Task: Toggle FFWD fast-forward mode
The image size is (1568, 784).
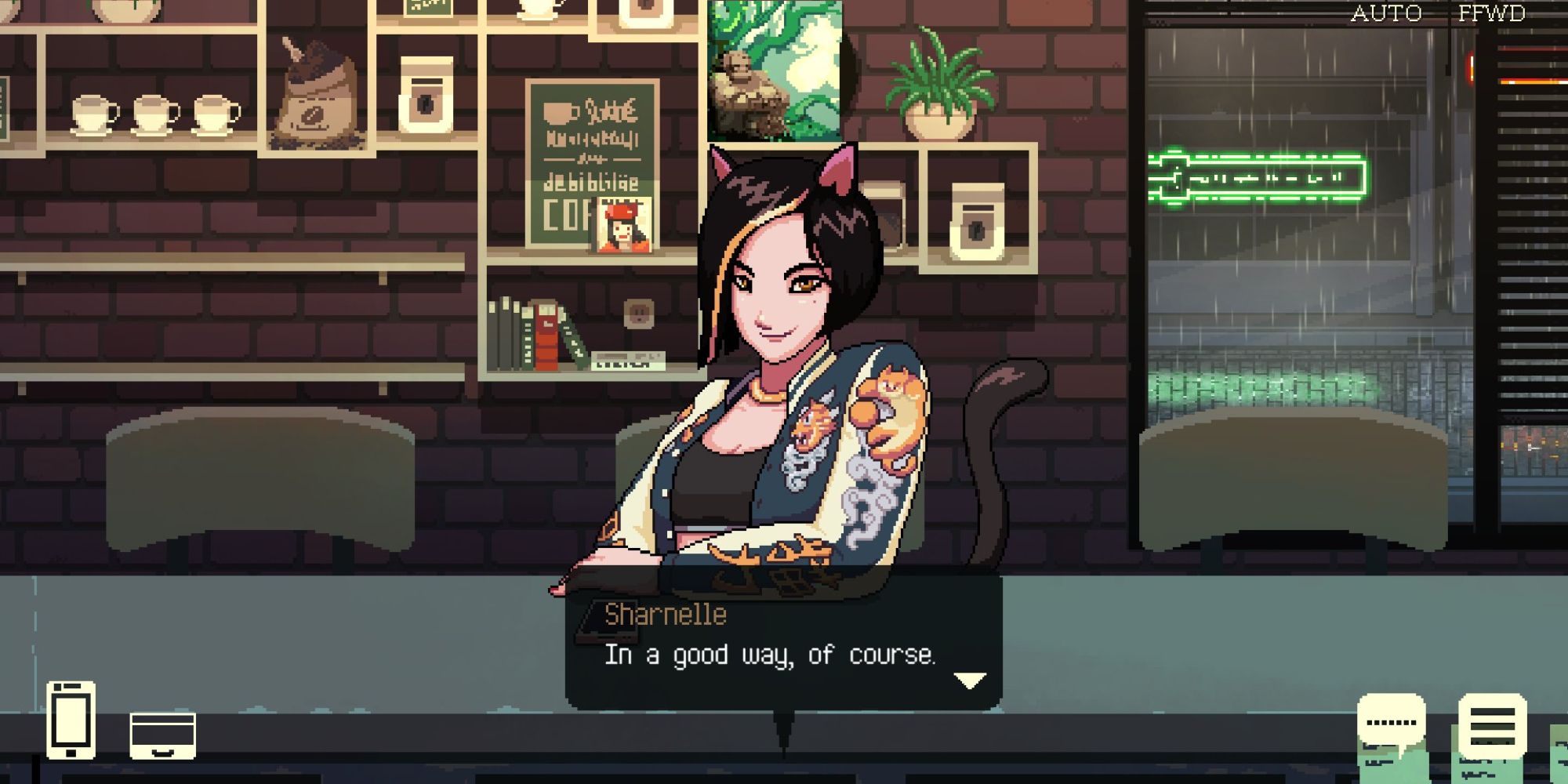Action: [1490, 13]
